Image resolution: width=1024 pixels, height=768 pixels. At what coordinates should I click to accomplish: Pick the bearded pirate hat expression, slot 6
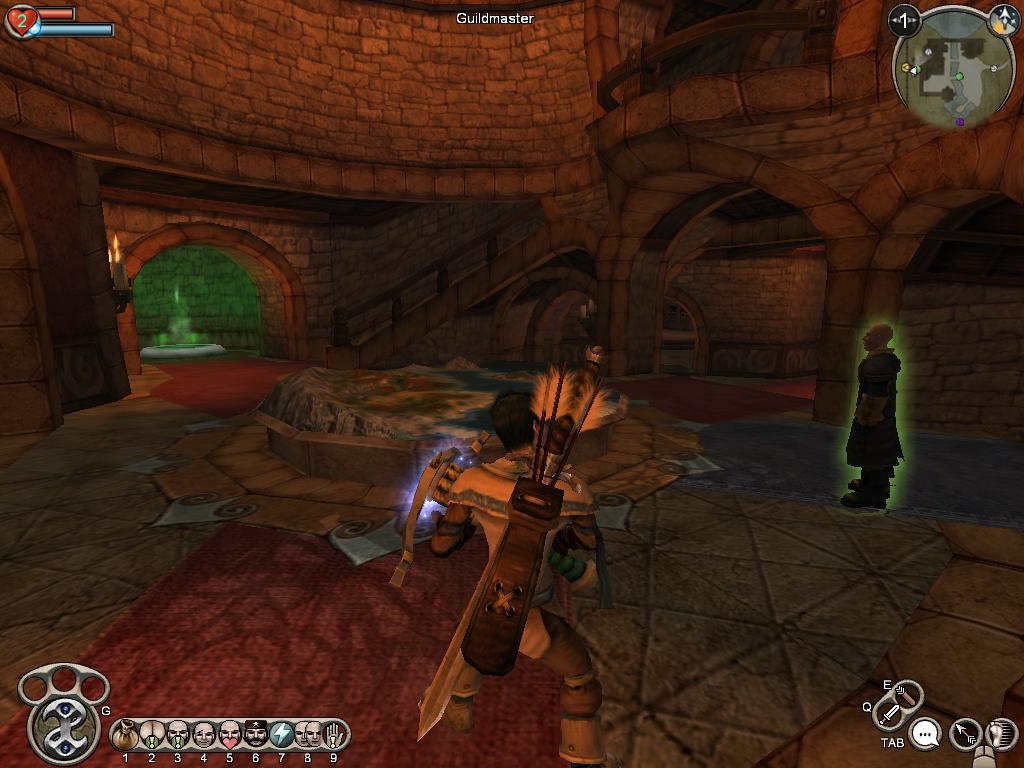(256, 736)
